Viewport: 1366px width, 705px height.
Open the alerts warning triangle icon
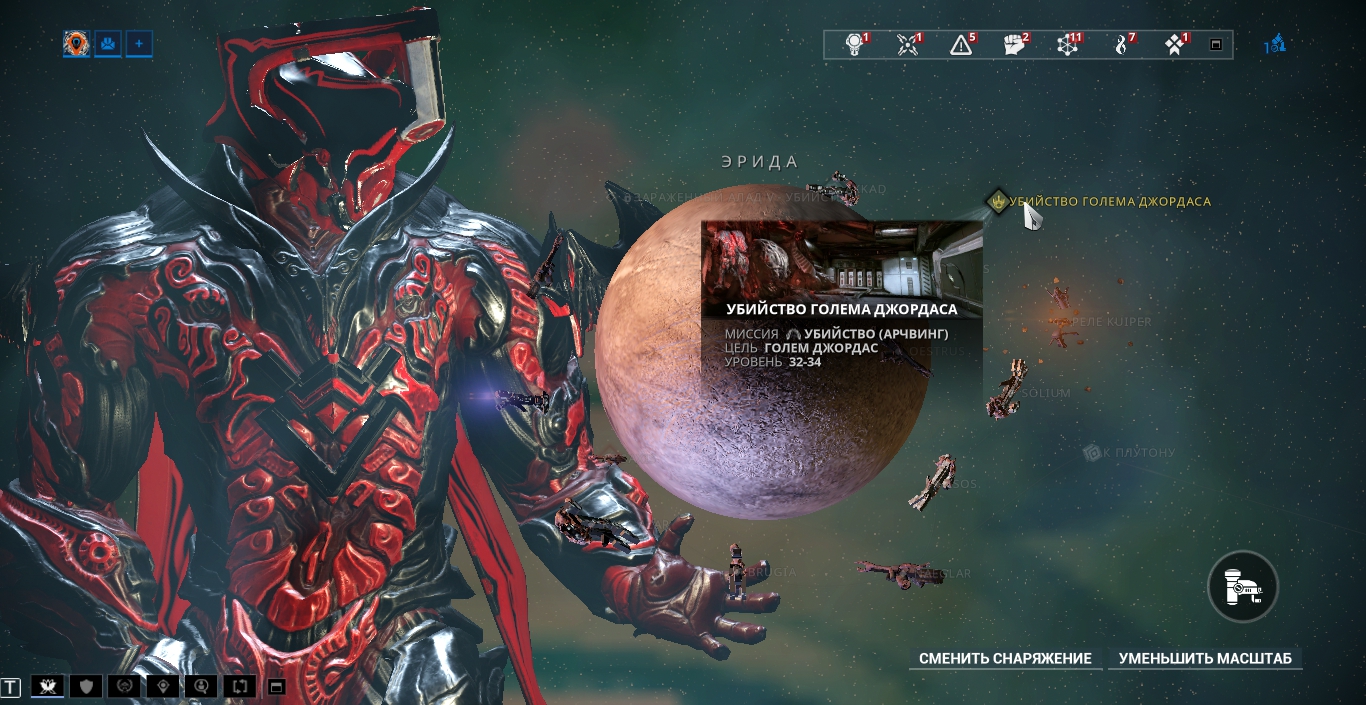(961, 44)
